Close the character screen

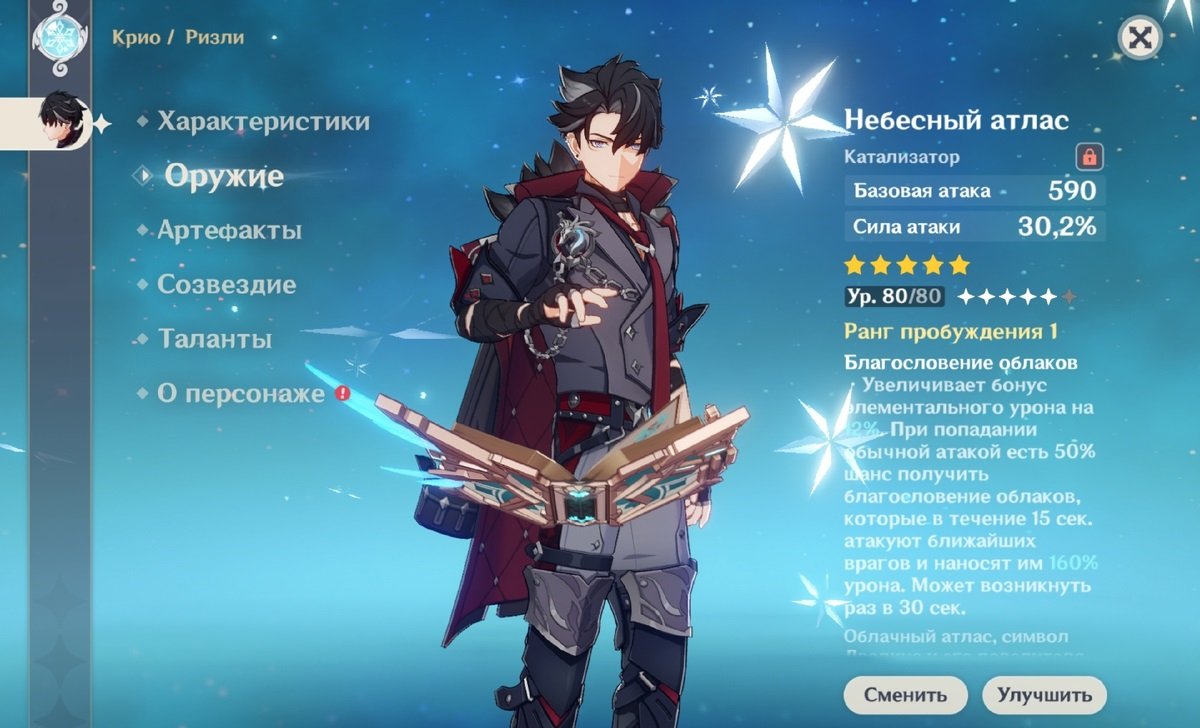click(1138, 39)
